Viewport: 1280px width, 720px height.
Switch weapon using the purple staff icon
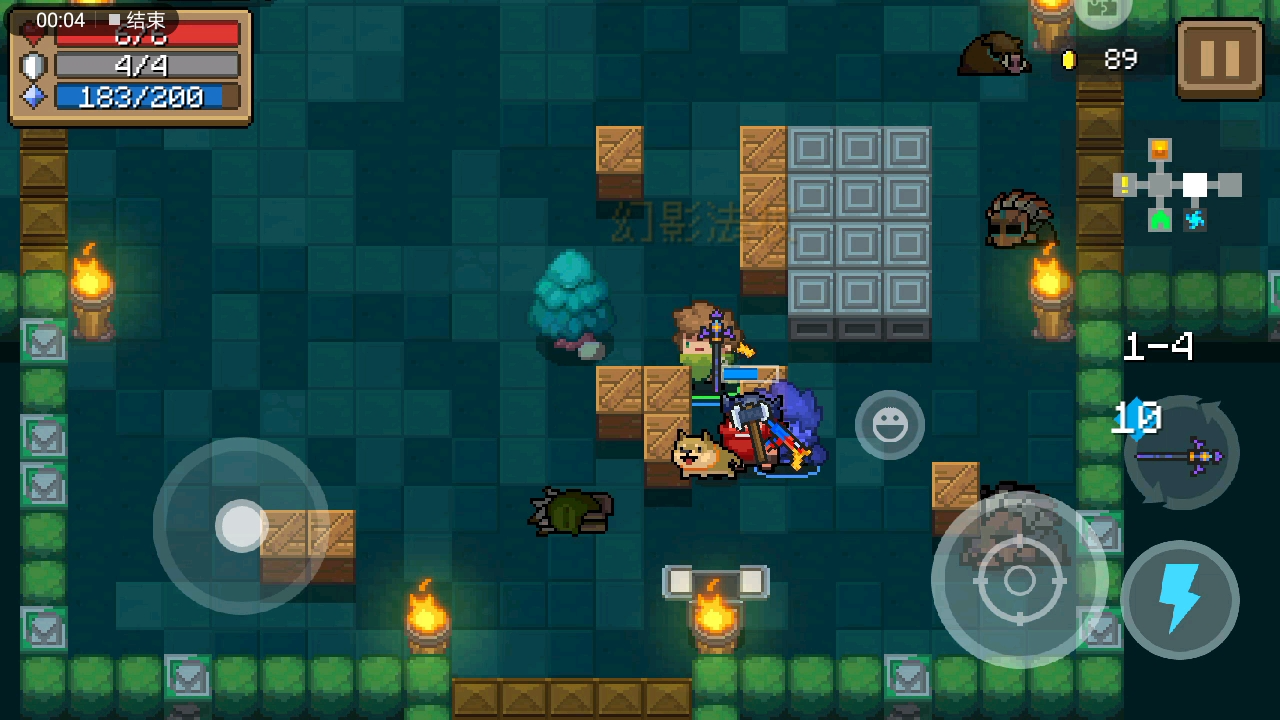pos(1182,455)
